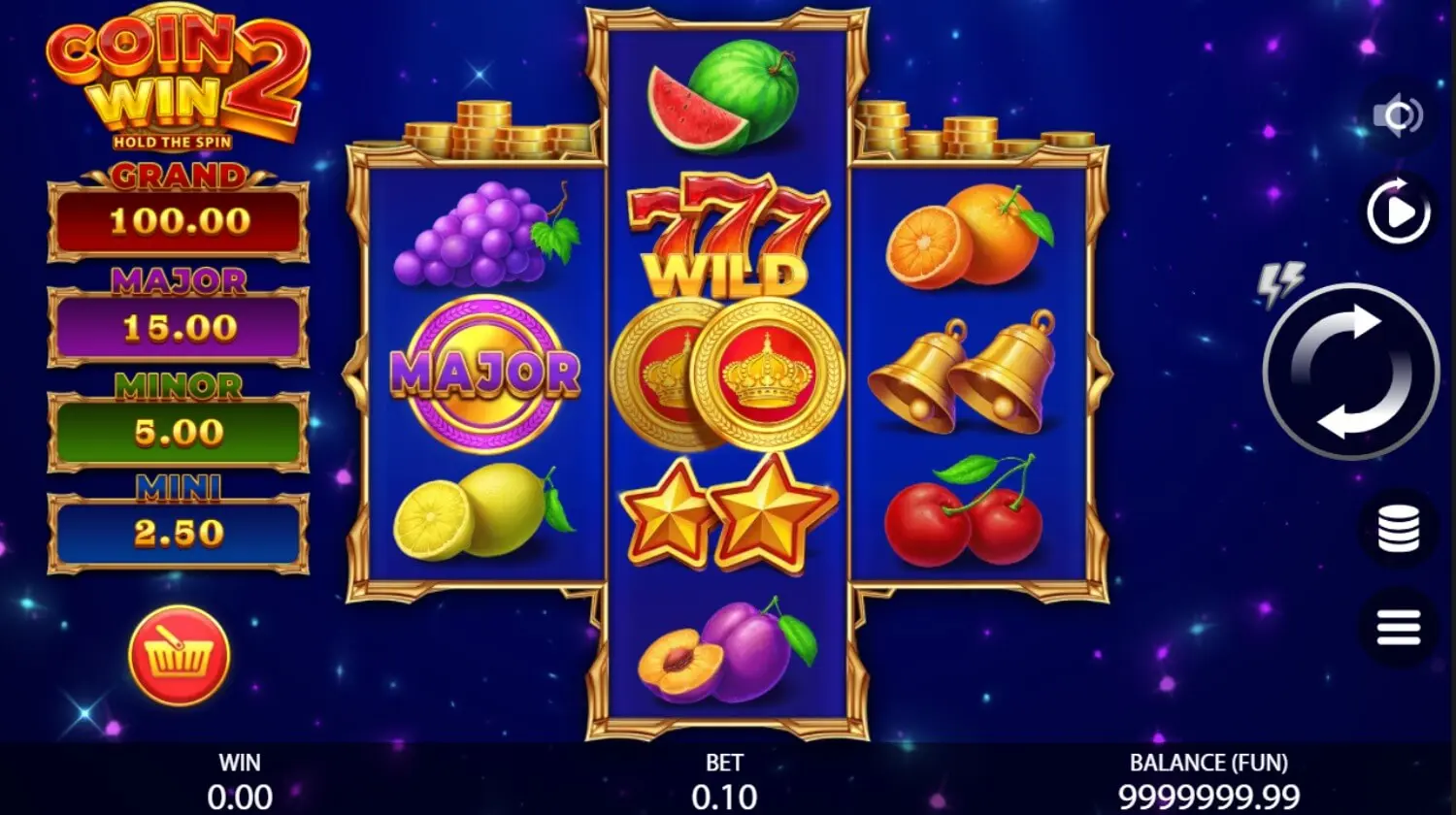Click the watermelon symbol atop middle reel
This screenshot has height=815, width=1456.
(x=723, y=92)
